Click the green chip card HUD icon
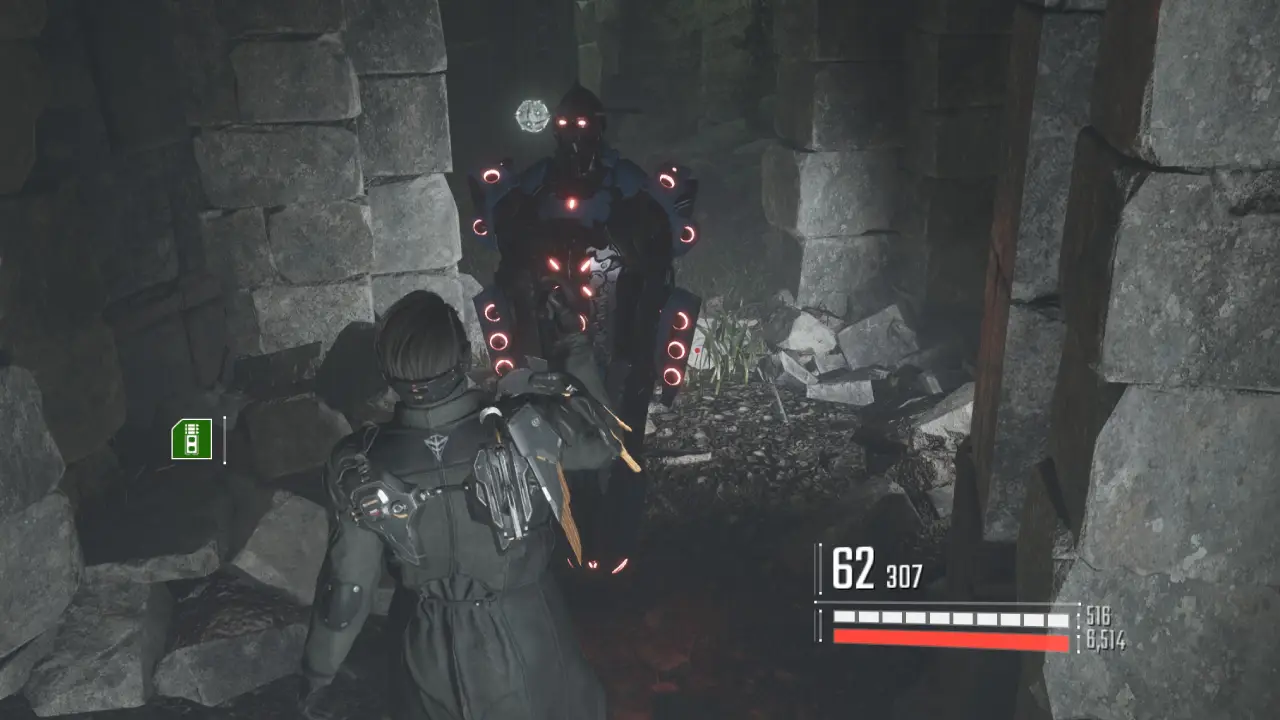Viewport: 1280px width, 720px height. tap(191, 440)
